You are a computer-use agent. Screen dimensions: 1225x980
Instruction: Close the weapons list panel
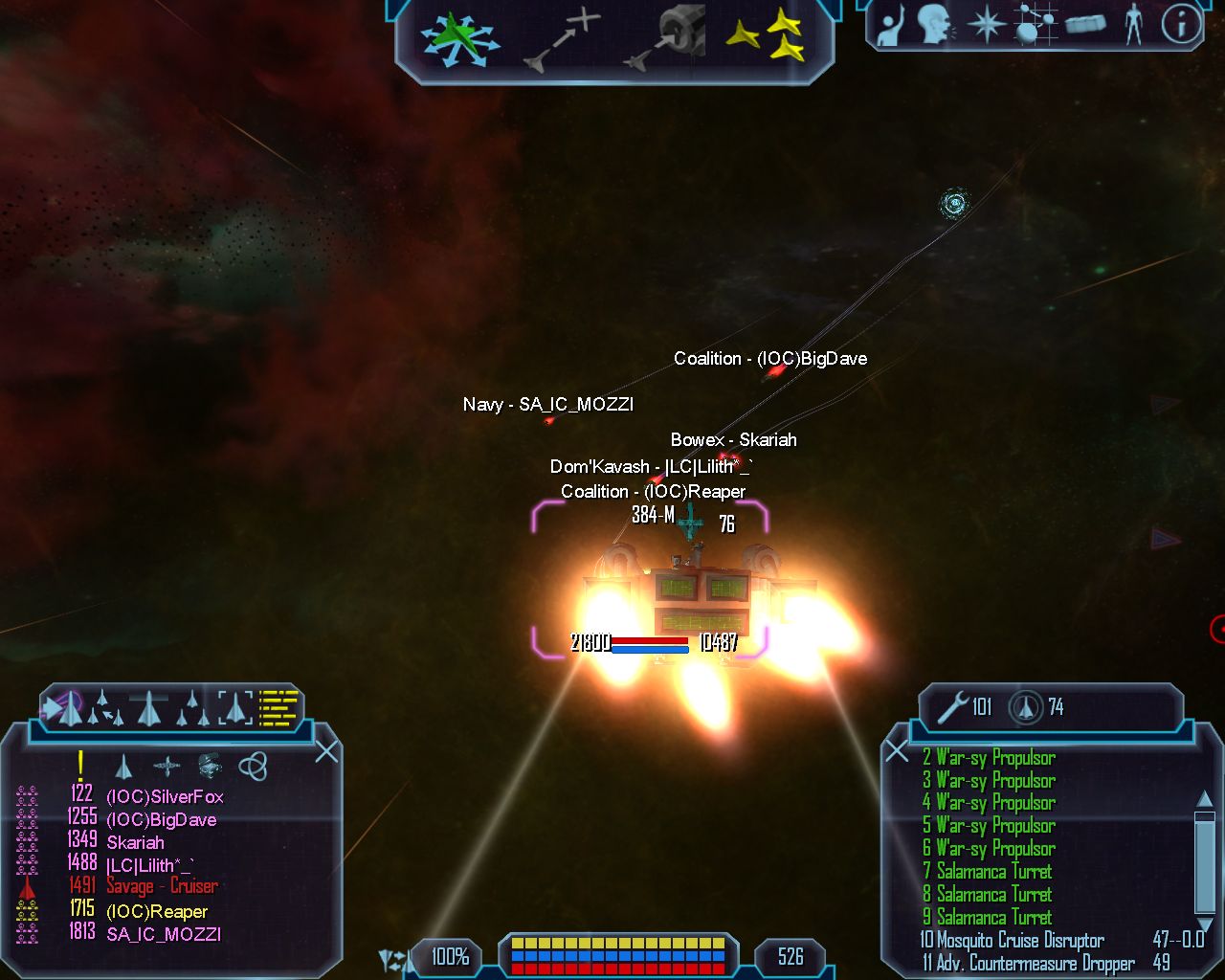point(897,751)
